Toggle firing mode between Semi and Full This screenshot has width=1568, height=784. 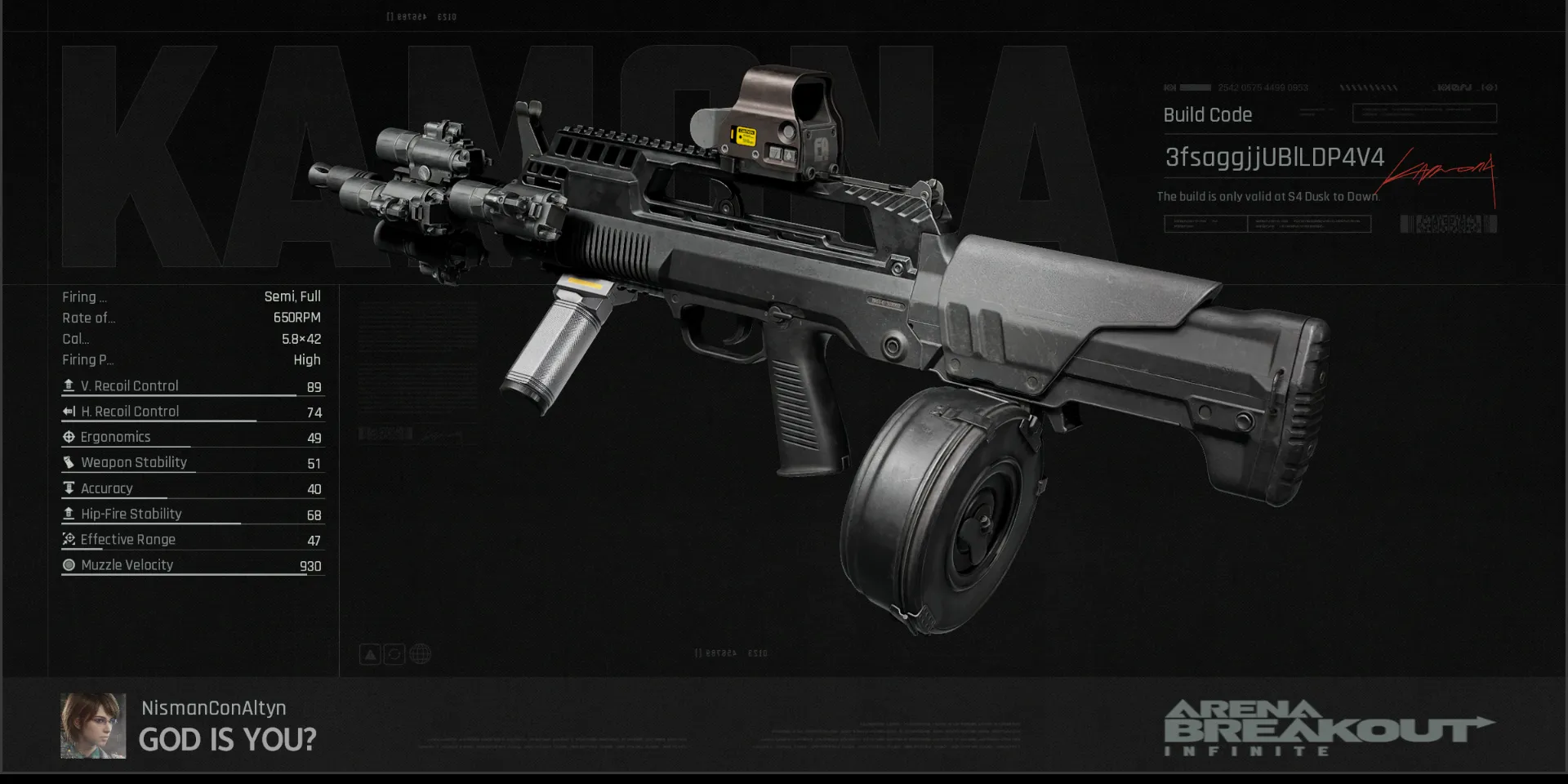click(x=292, y=296)
